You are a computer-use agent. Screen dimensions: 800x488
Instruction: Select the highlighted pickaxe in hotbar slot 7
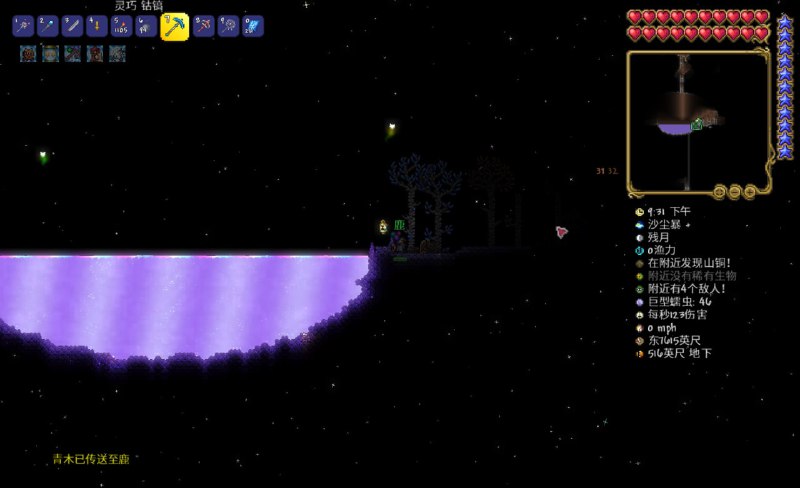tap(175, 26)
